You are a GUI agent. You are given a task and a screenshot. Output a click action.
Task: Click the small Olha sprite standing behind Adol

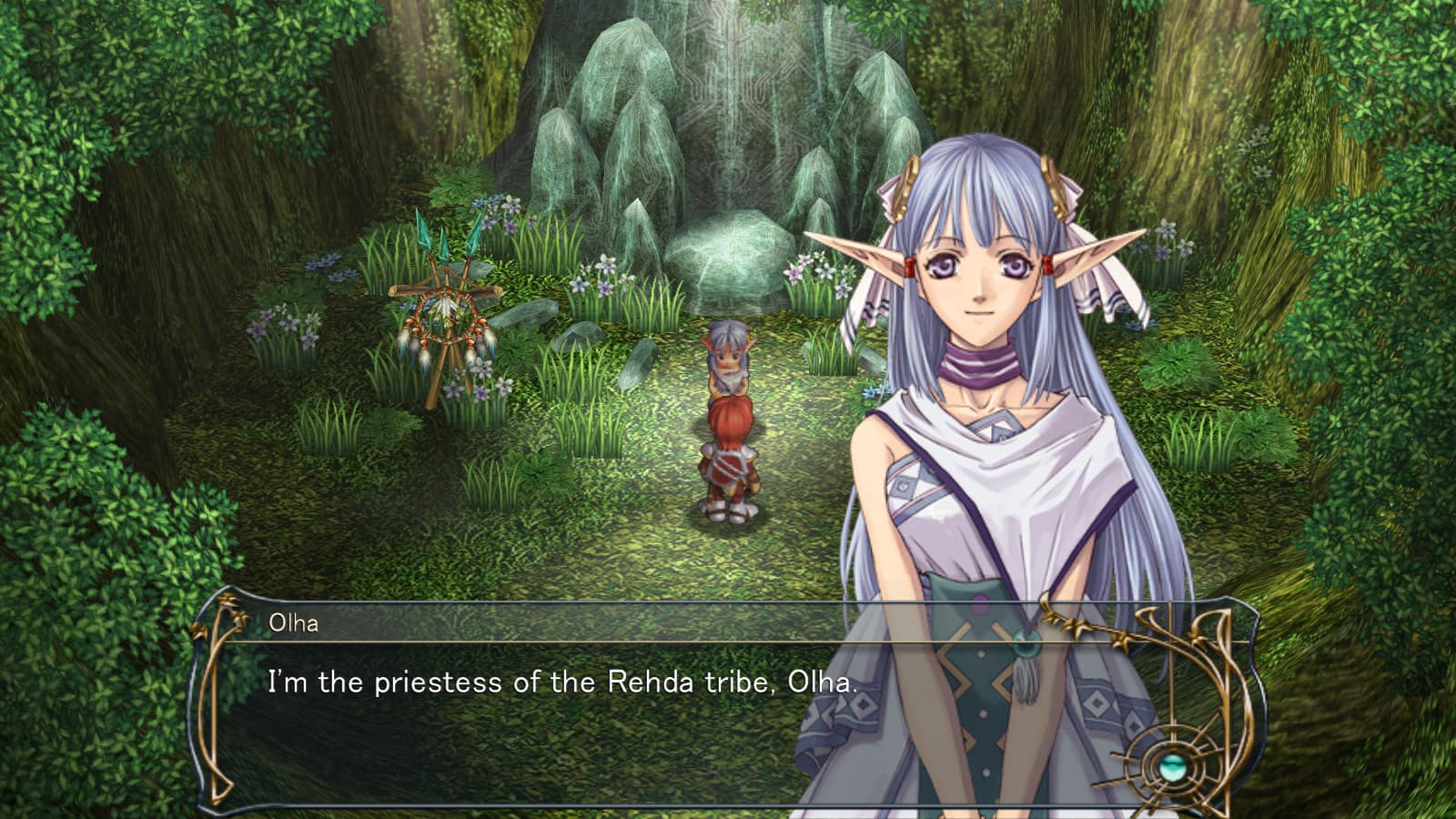728,359
